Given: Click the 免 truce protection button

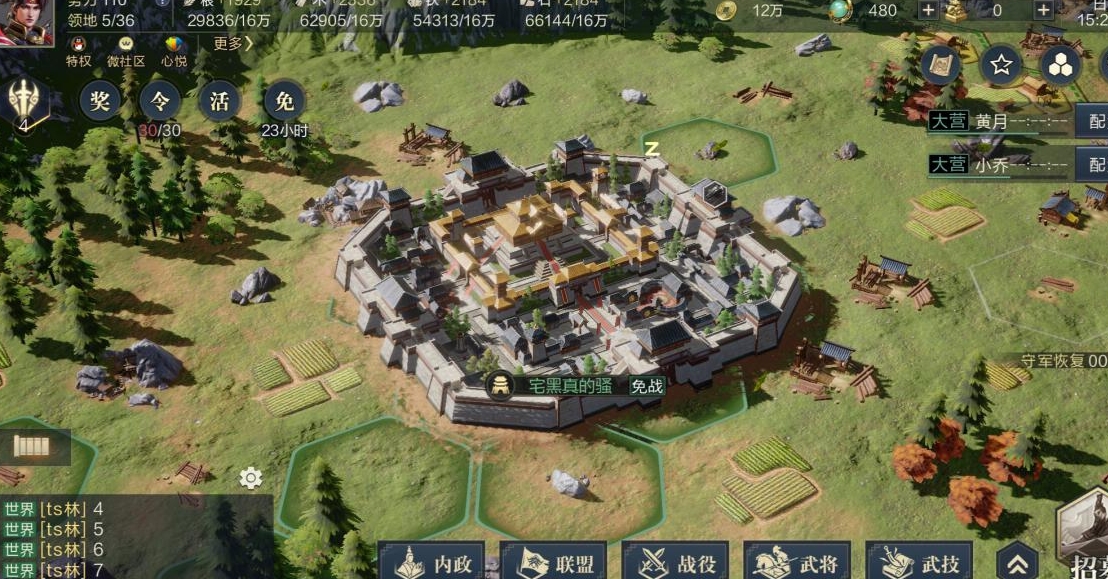Looking at the screenshot, I should [285, 101].
